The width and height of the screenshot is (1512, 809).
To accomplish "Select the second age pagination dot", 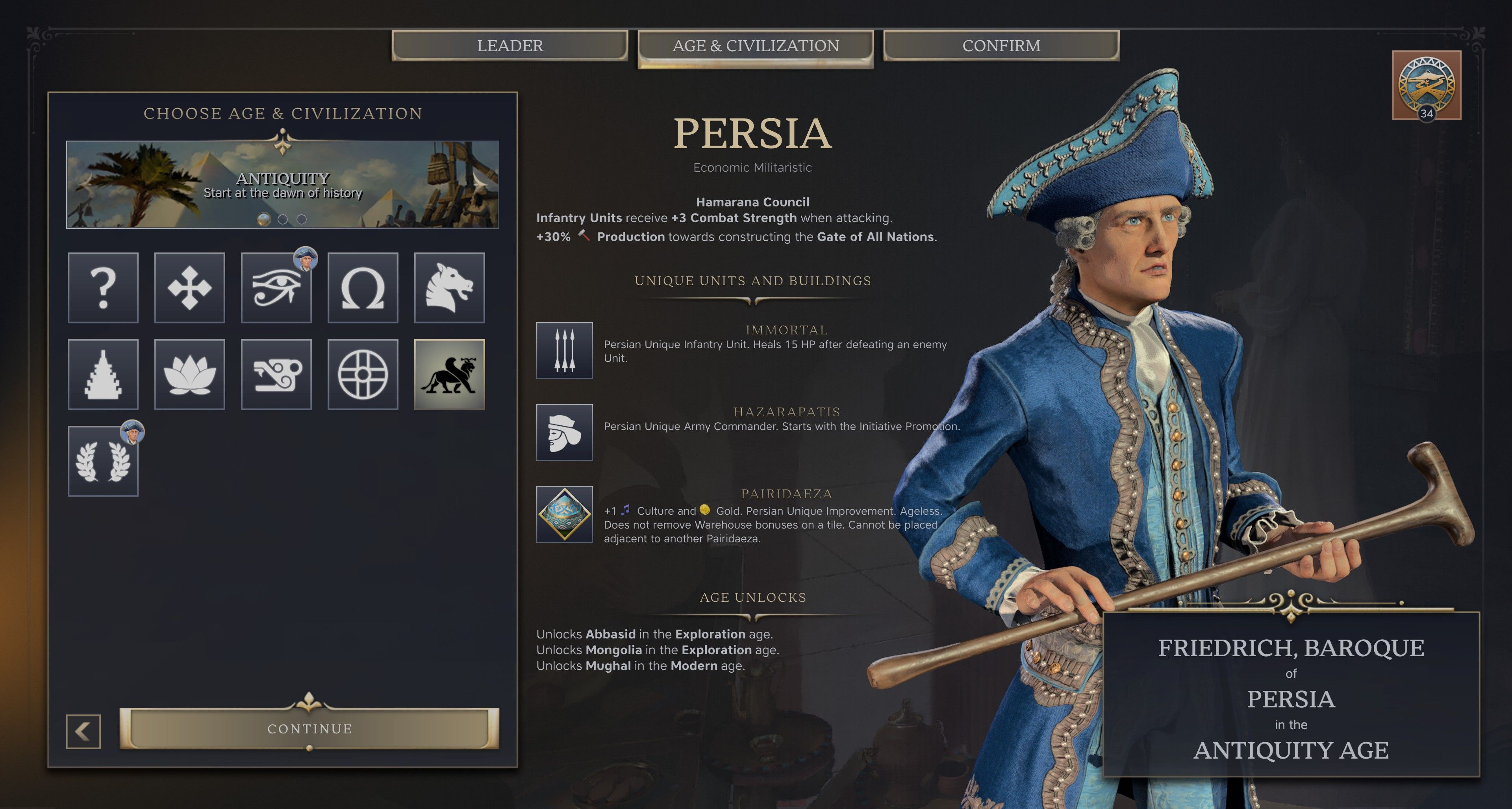I will coord(283,219).
